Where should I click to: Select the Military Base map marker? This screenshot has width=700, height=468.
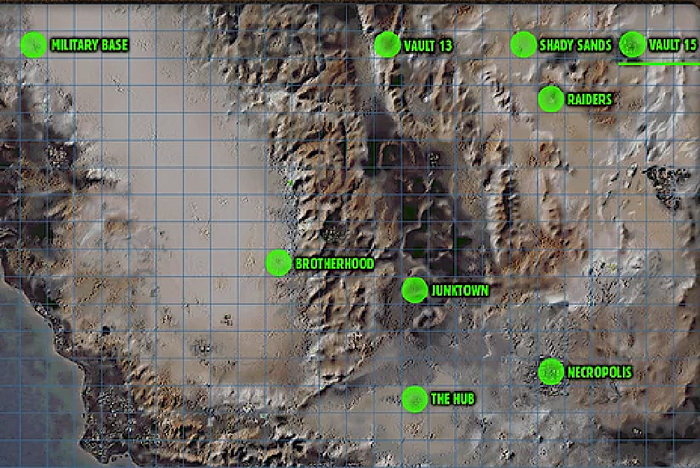[34, 45]
